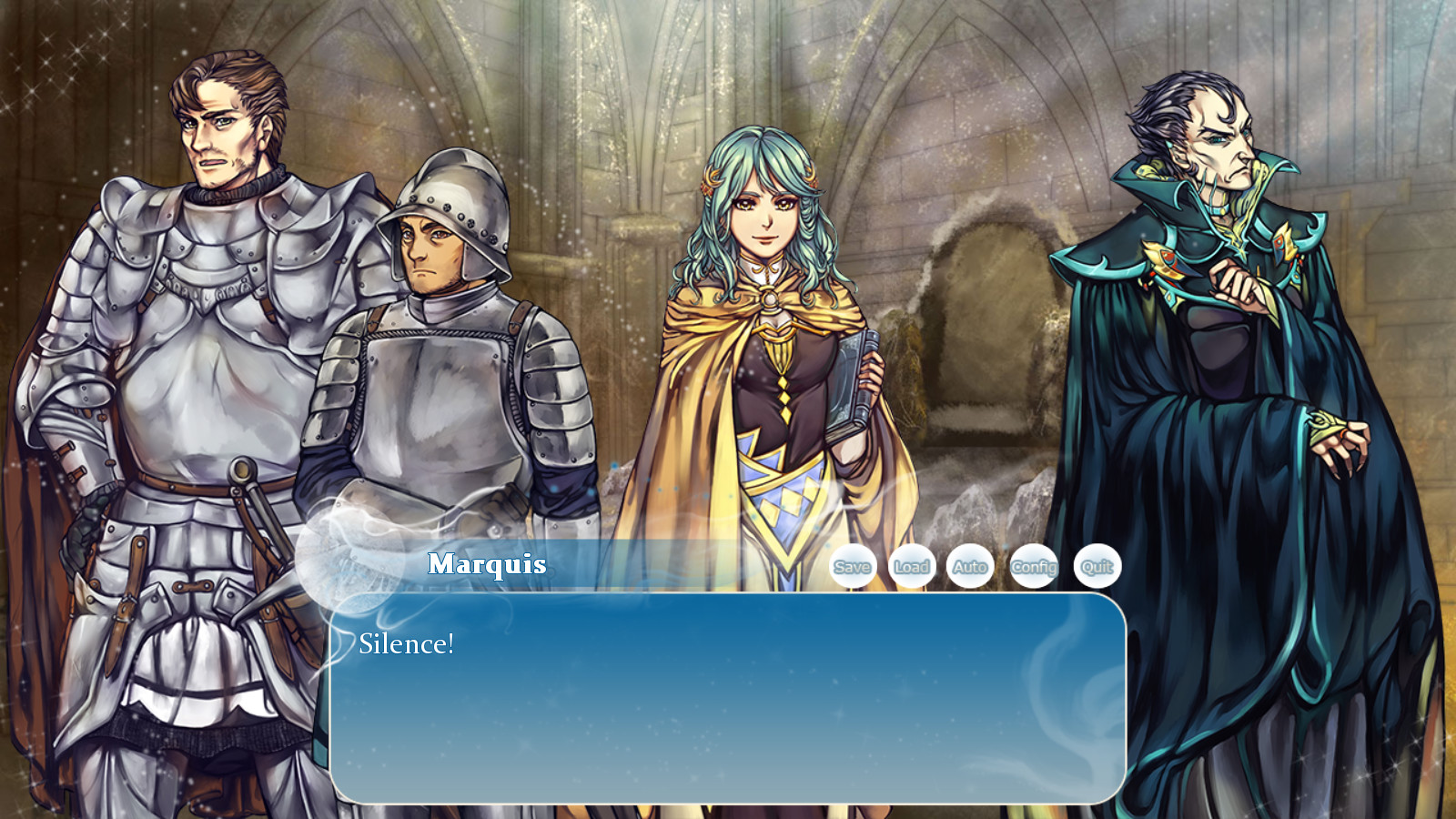Open the game configuration icon

click(x=1034, y=566)
